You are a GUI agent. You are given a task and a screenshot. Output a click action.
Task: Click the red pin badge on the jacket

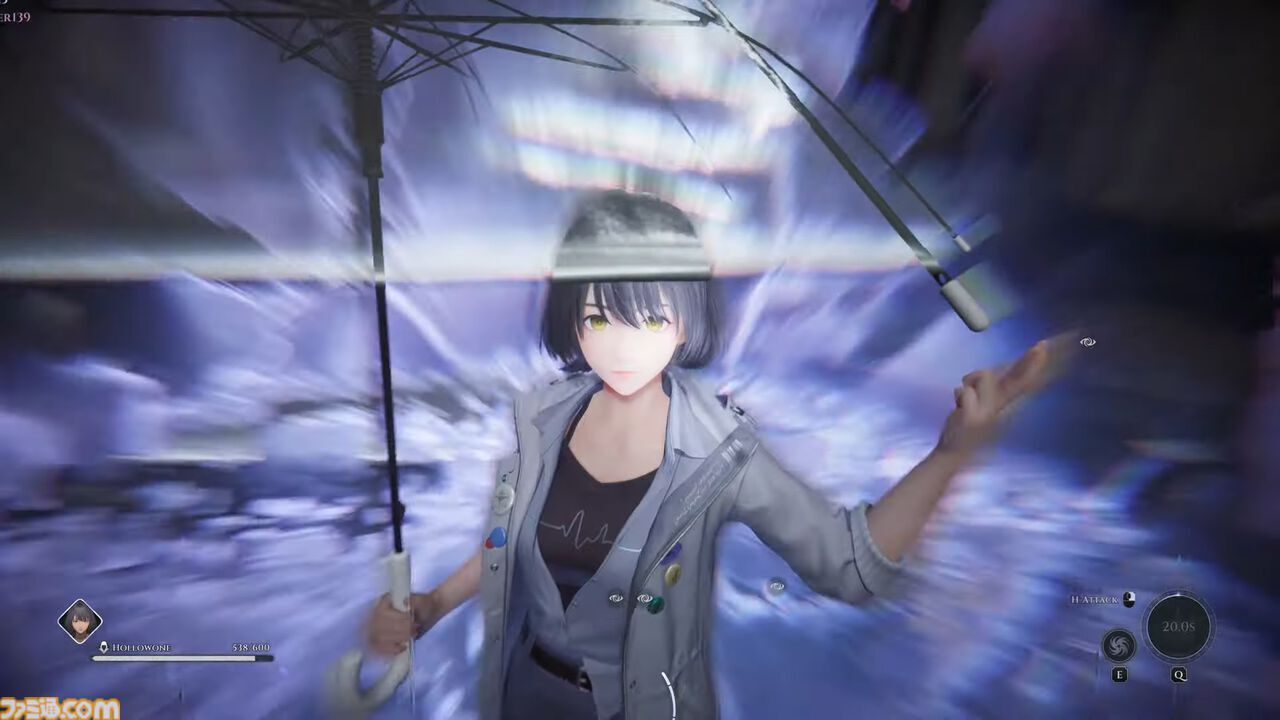point(490,543)
